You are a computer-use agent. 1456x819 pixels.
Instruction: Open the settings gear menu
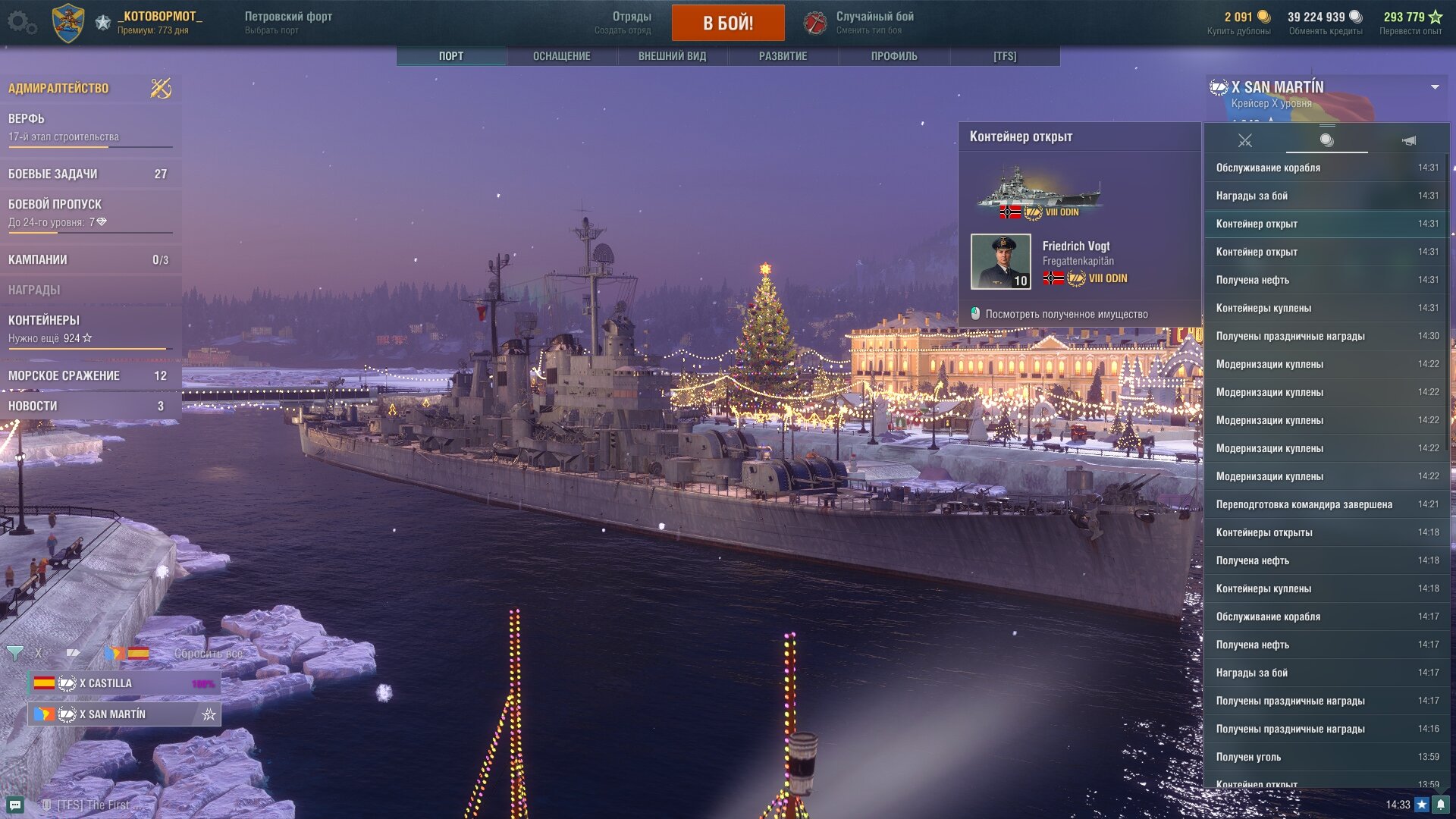21,23
